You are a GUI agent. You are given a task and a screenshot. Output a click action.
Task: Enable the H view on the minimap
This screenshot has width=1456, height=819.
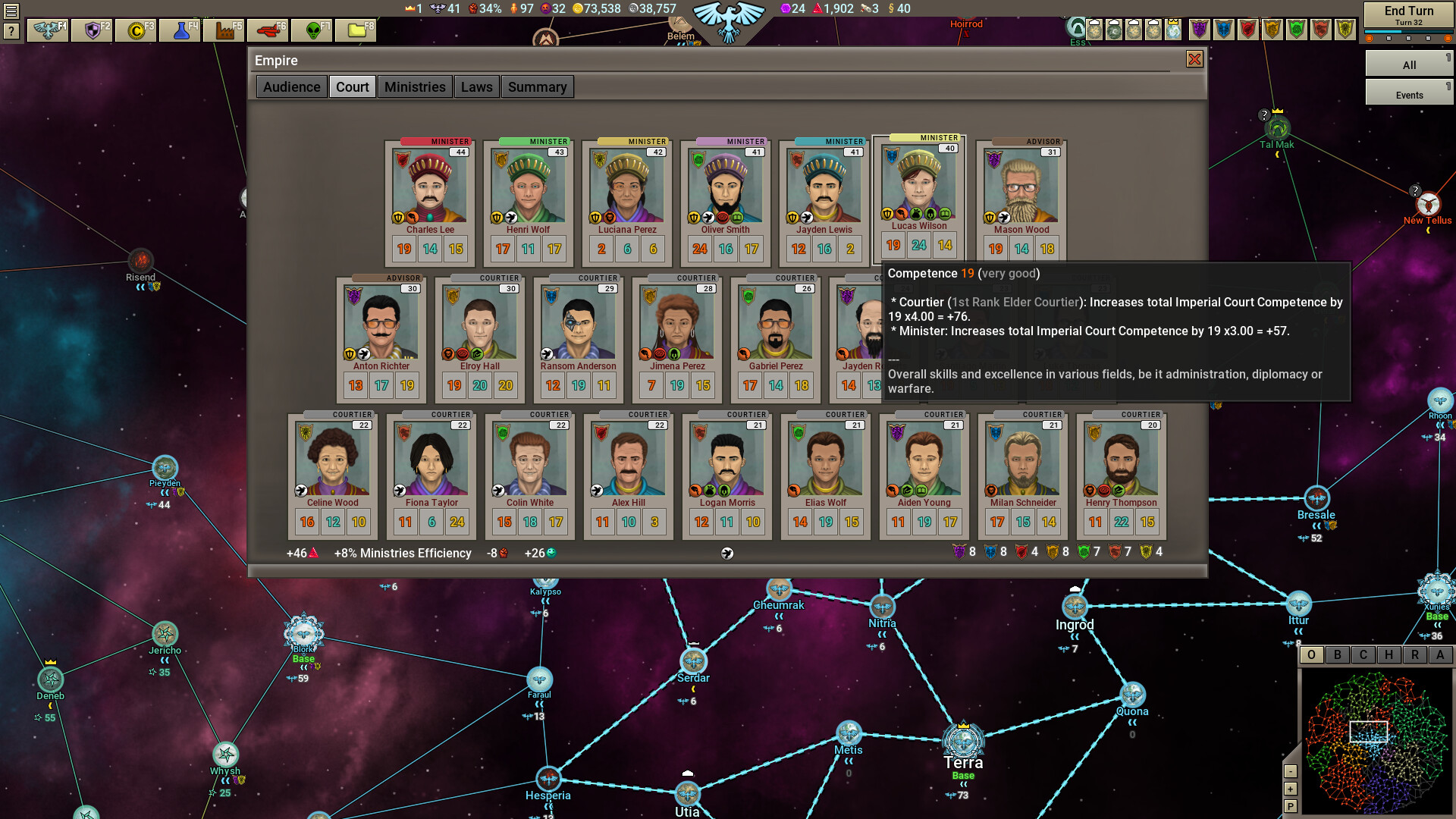point(1390,655)
